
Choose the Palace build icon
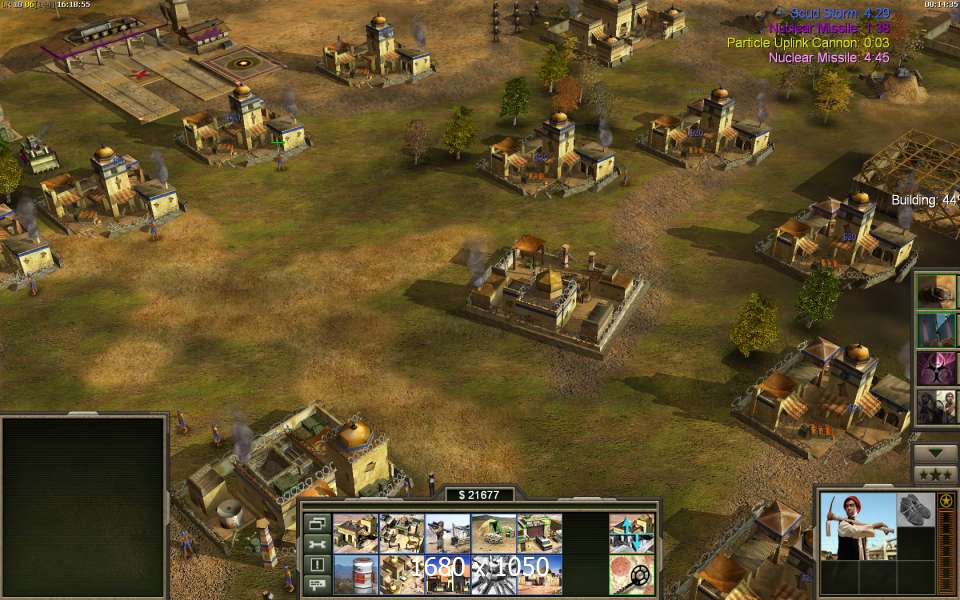pos(401,574)
